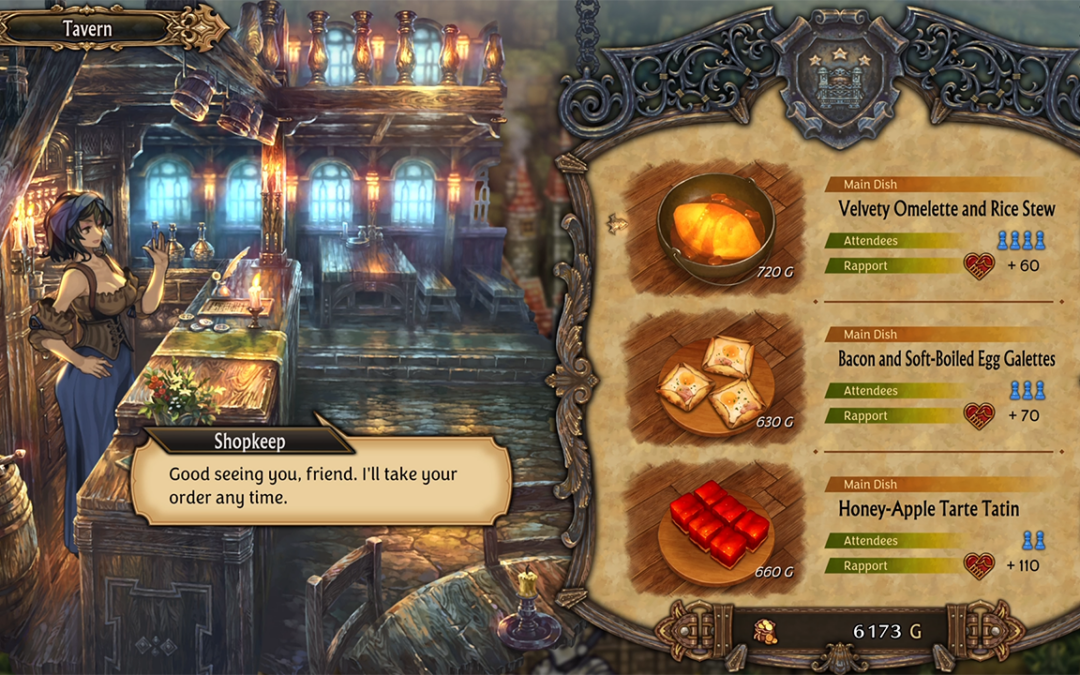This screenshot has width=1080, height=675.
Task: Order the Velvety Omelette and Rice Stew
Action: pyautogui.click(x=946, y=209)
